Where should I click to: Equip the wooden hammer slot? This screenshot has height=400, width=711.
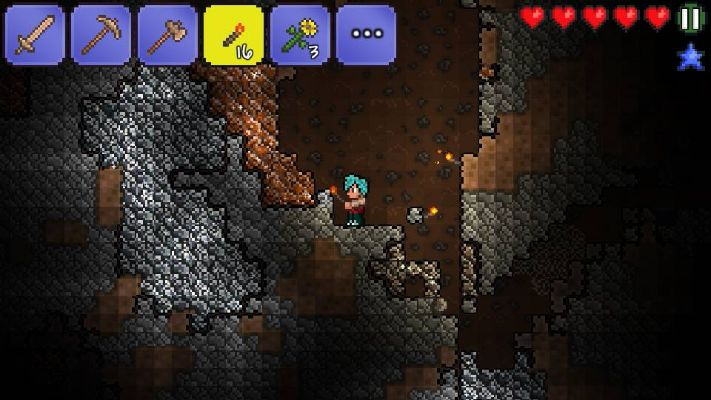tap(167, 35)
